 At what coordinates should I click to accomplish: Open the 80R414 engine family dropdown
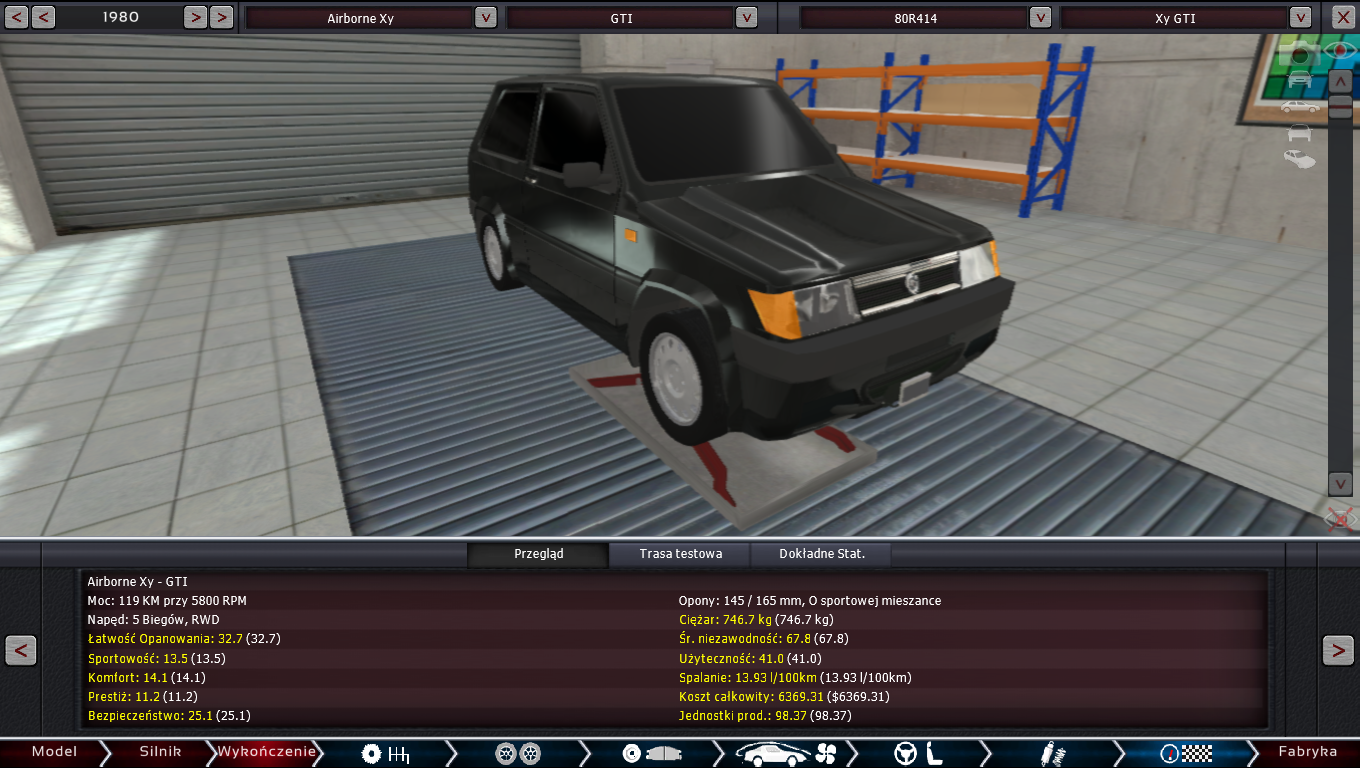pyautogui.click(x=1040, y=17)
